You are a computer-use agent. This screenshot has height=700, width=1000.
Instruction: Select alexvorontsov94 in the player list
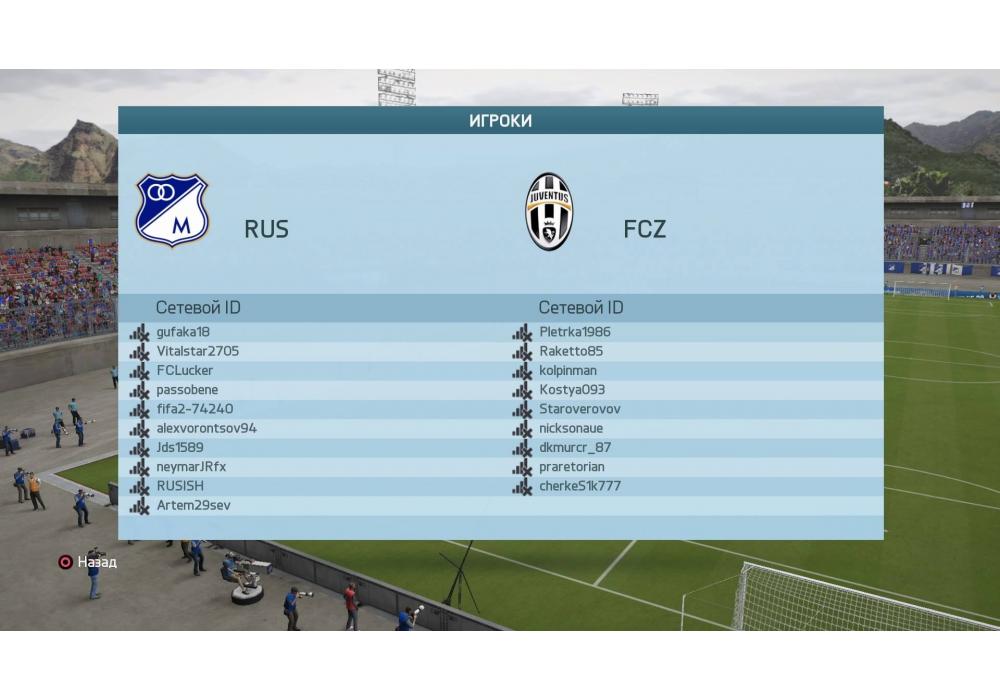pos(206,428)
